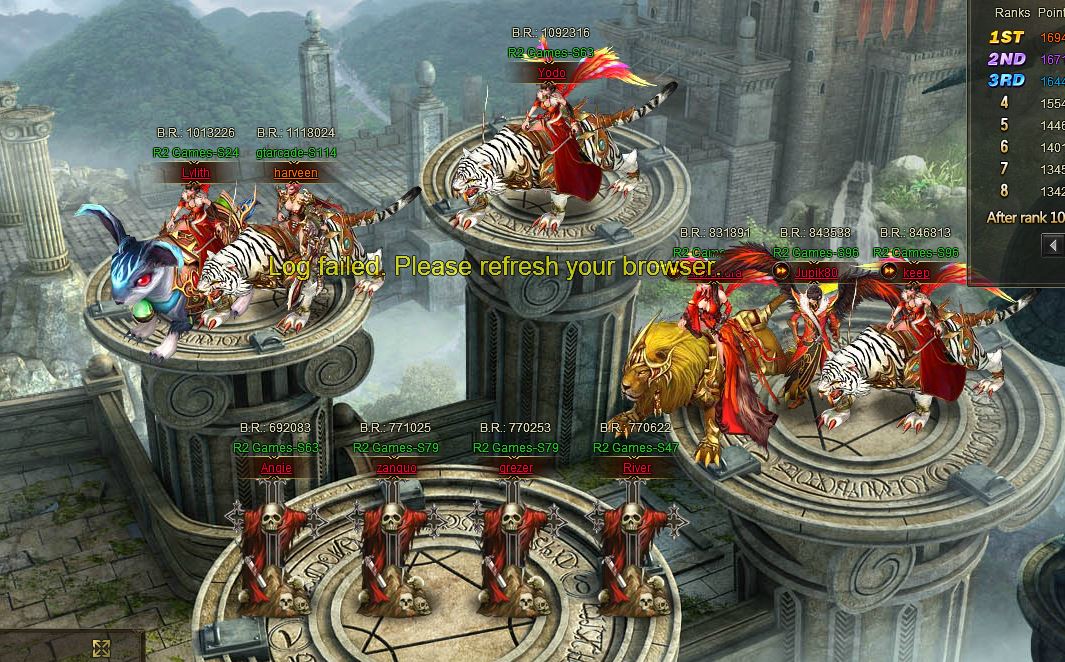Screen dimensions: 1065x662
Task: Click the grezer name label
Action: [x=516, y=468]
